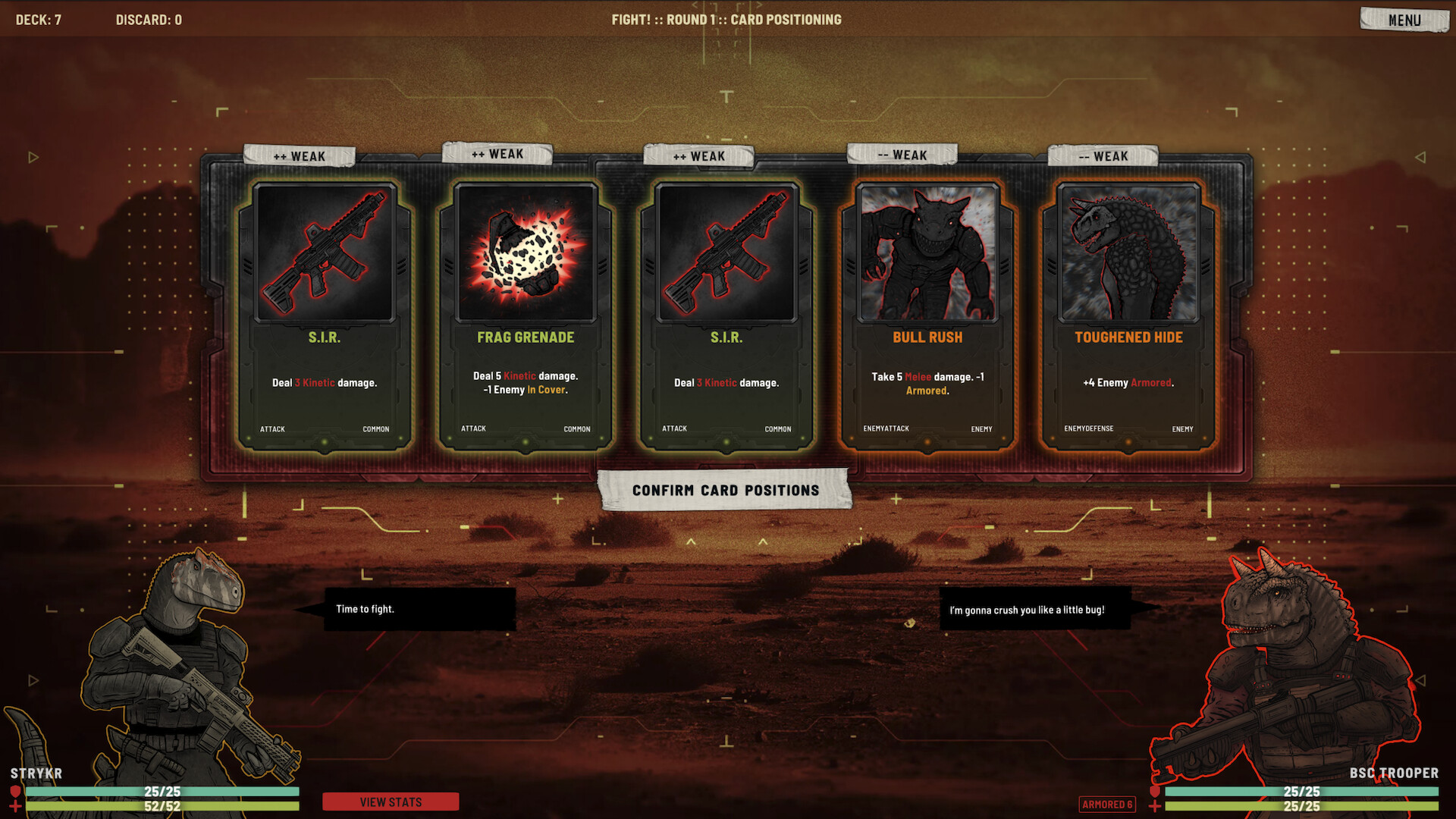Open VIEW STATS at the bottom

click(x=391, y=802)
